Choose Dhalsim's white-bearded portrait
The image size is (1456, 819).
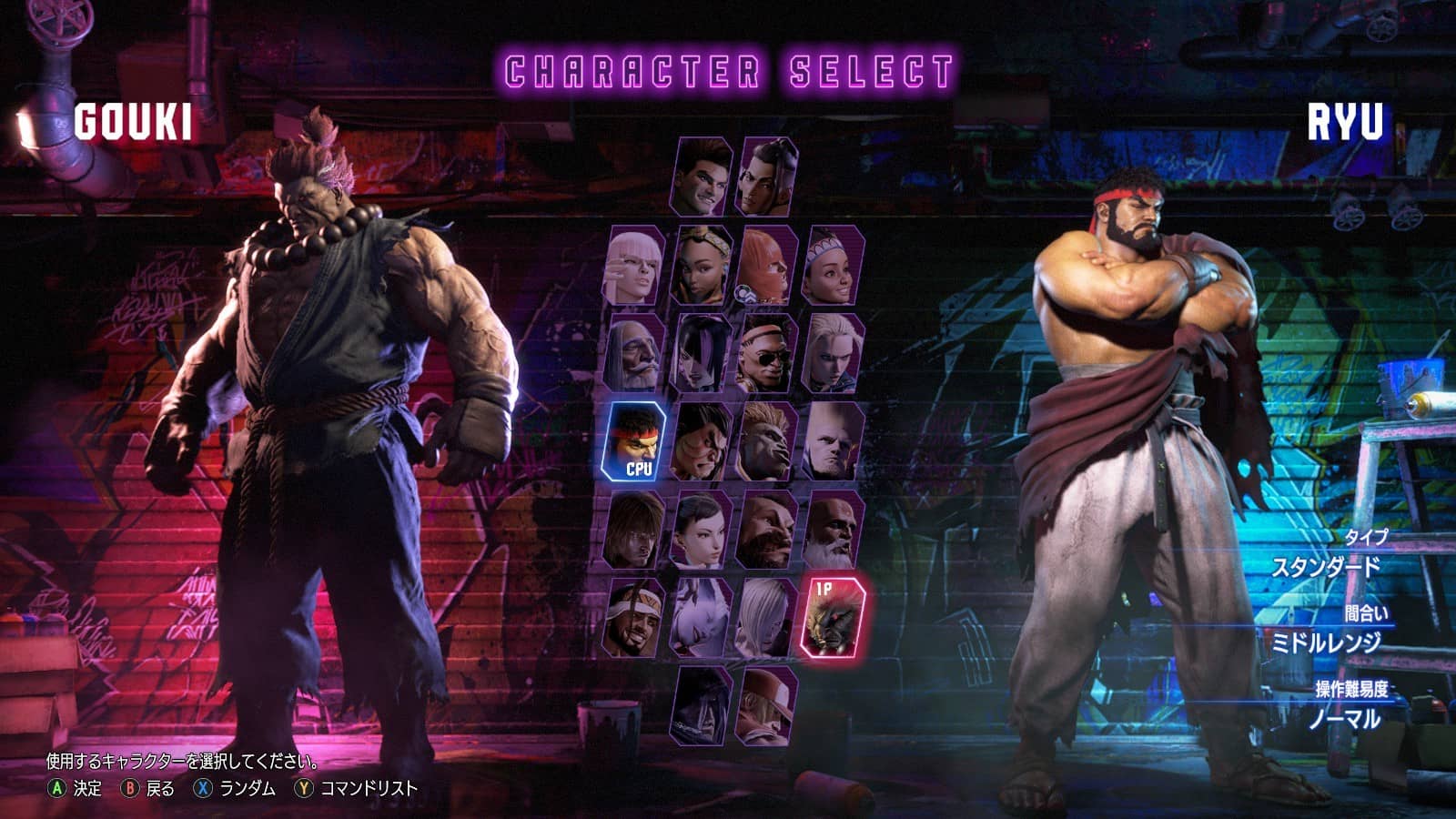tap(833, 531)
